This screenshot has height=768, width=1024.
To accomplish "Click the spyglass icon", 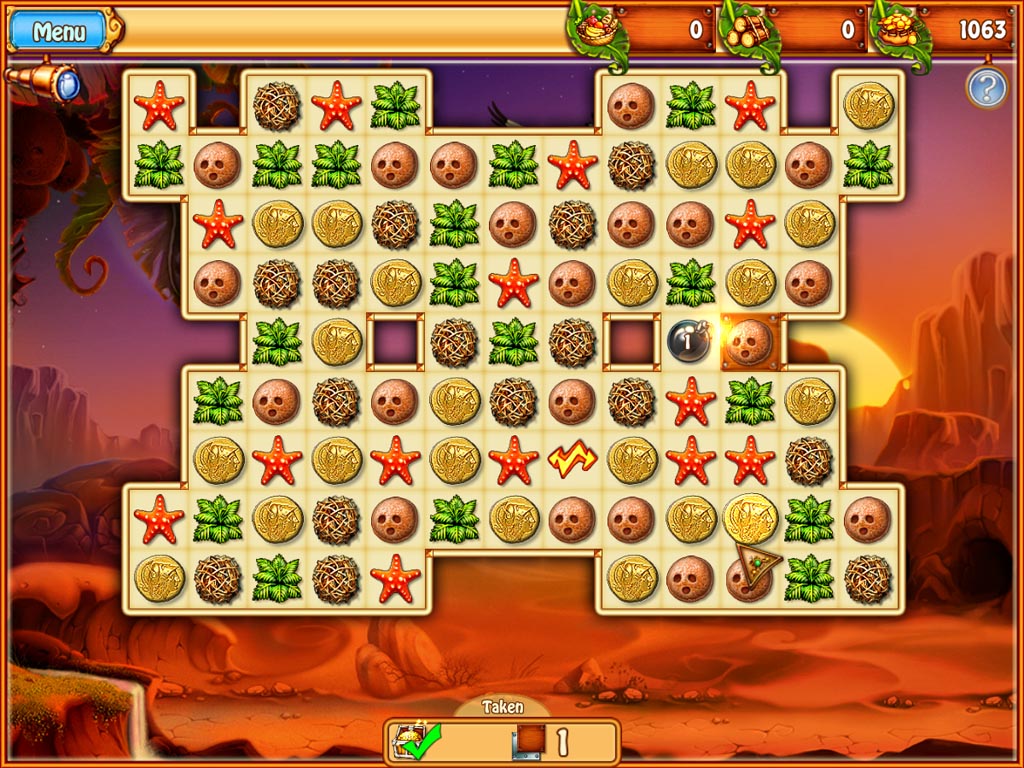I will 44,80.
